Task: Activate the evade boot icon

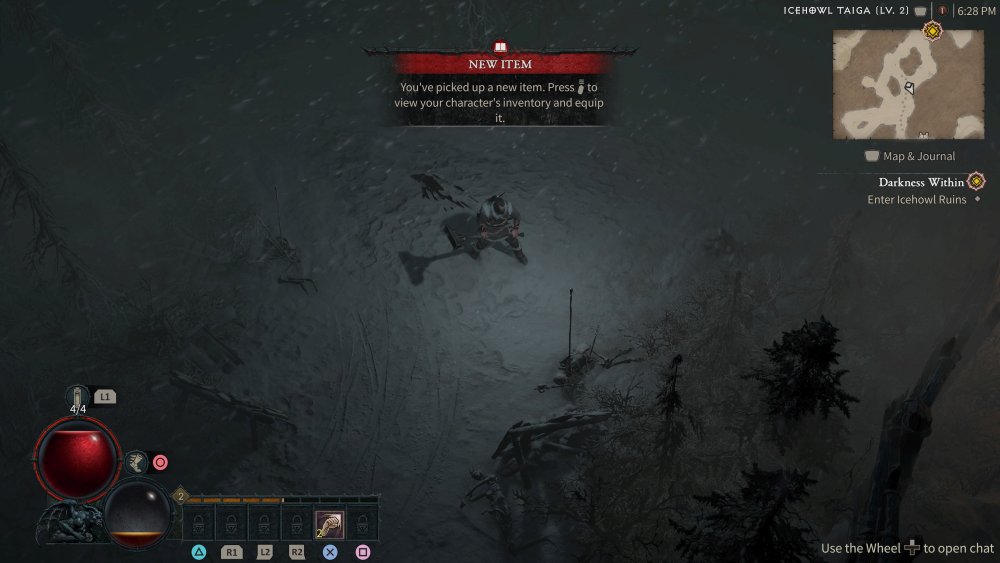Action: pyautogui.click(x=135, y=462)
